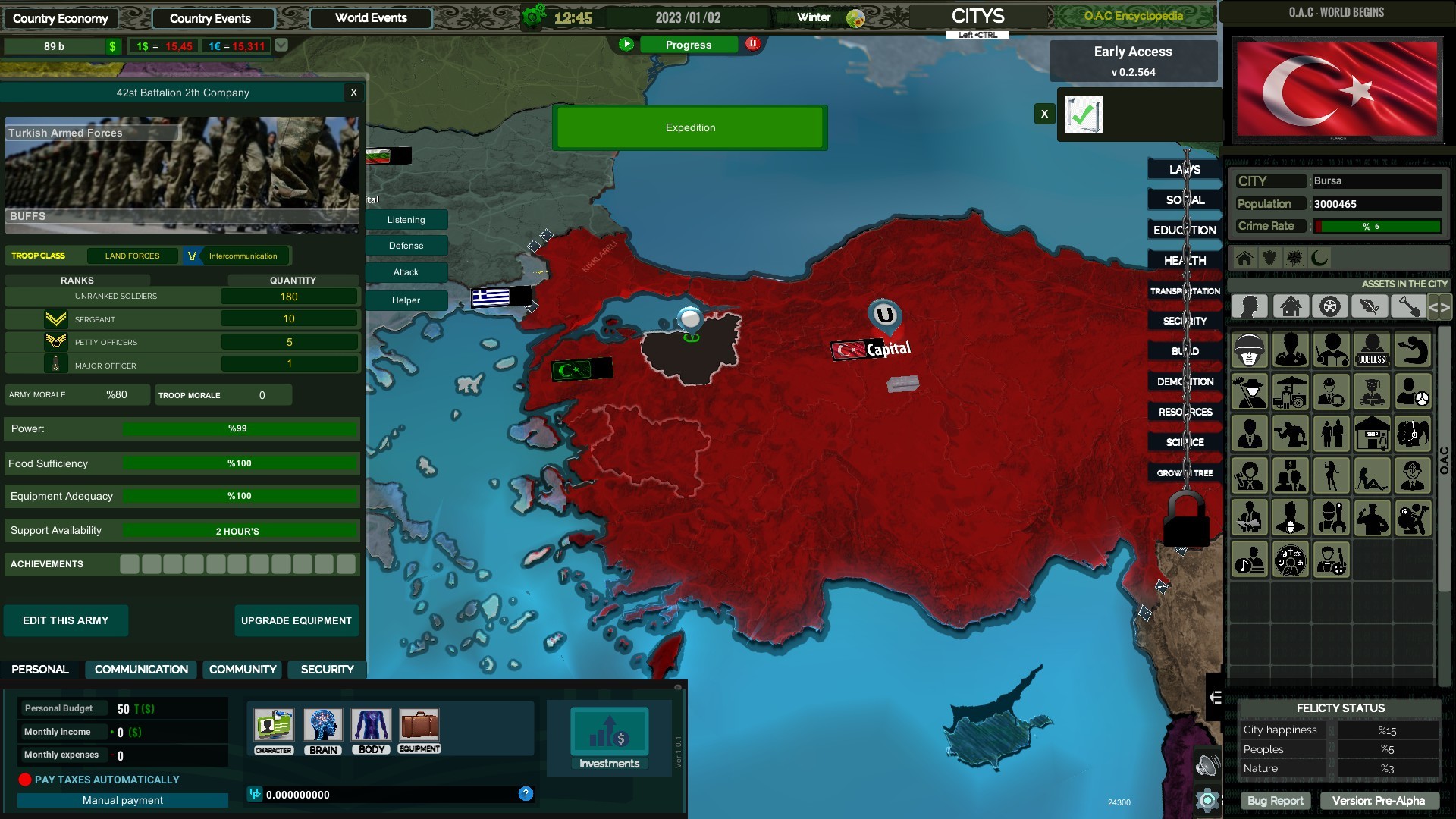Image resolution: width=1456 pixels, height=819 pixels.
Task: Open the BRAIN character icon
Action: tap(323, 726)
